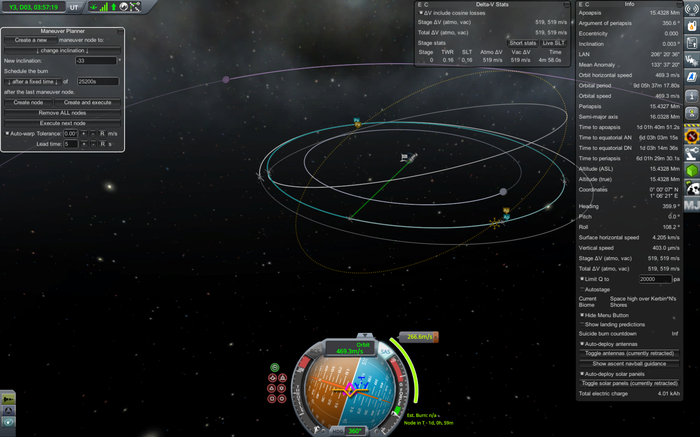Enable the Autostage checkbox
Viewport: 700px width, 437px height.
(x=582, y=290)
